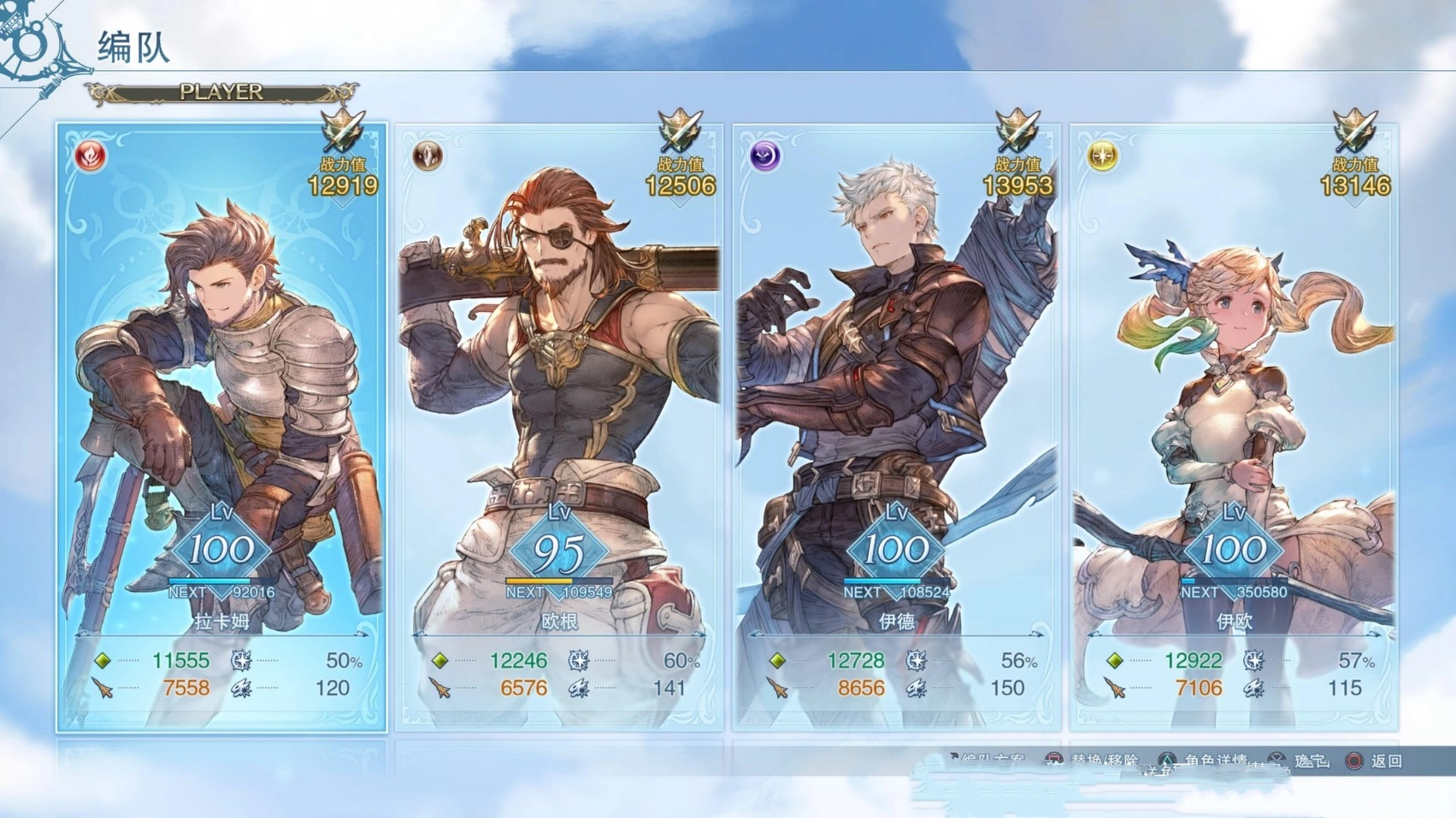This screenshot has height=818, width=1456.
Task: Select the 拉卡姆 character card
Action: point(221,427)
